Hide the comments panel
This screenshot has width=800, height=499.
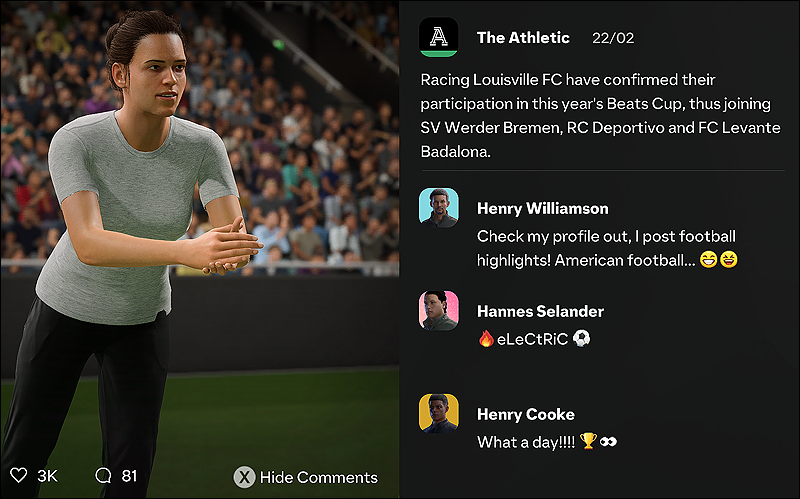tap(306, 477)
